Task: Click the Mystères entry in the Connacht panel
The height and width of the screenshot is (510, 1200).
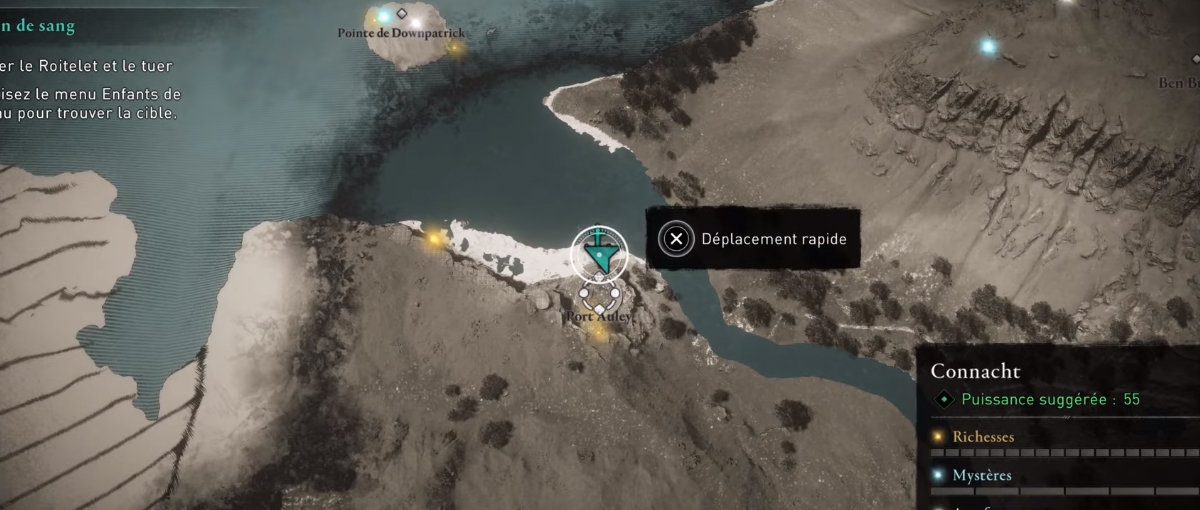Action: (x=982, y=476)
